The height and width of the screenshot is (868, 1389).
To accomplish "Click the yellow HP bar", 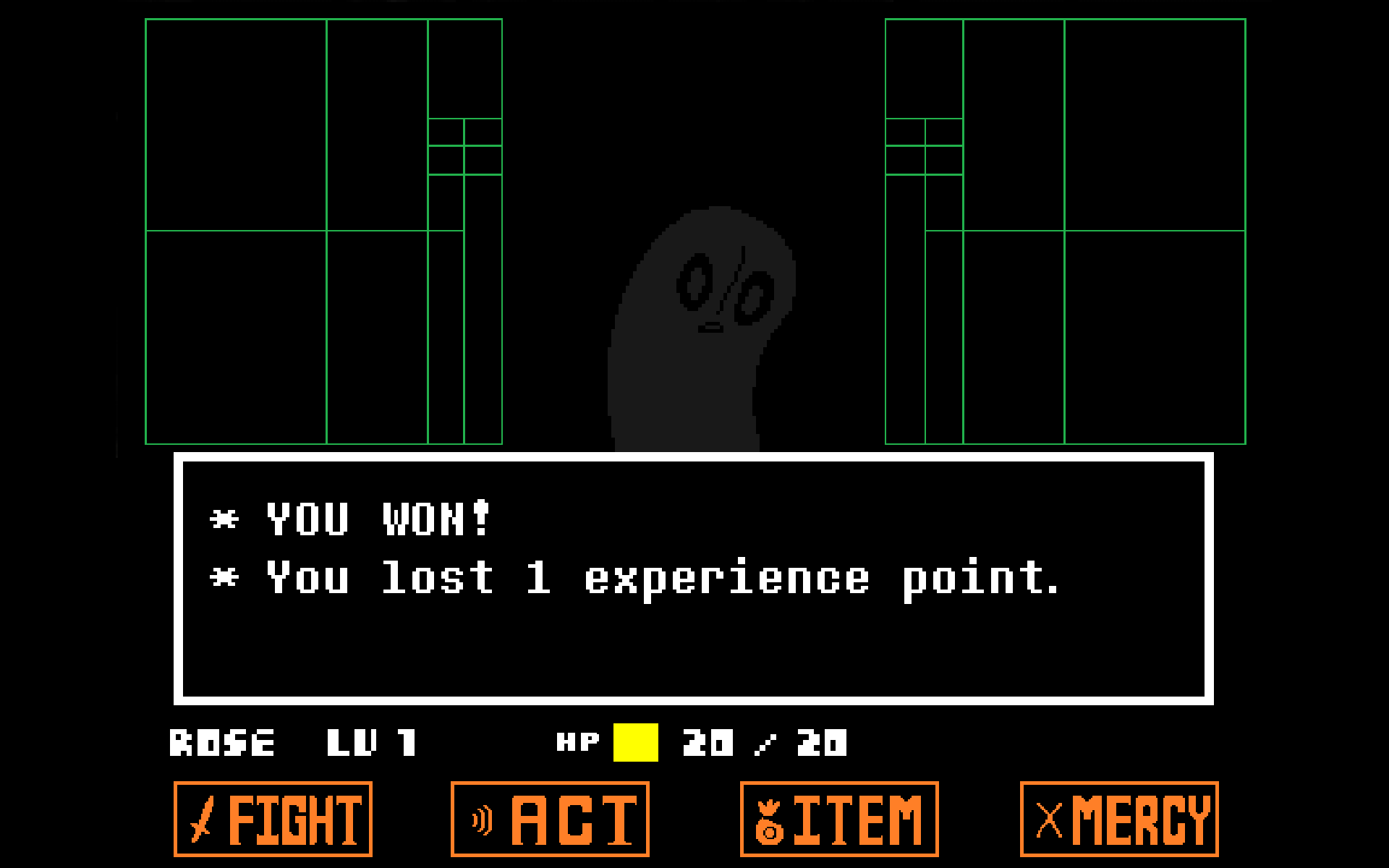I will pyautogui.click(x=635, y=741).
